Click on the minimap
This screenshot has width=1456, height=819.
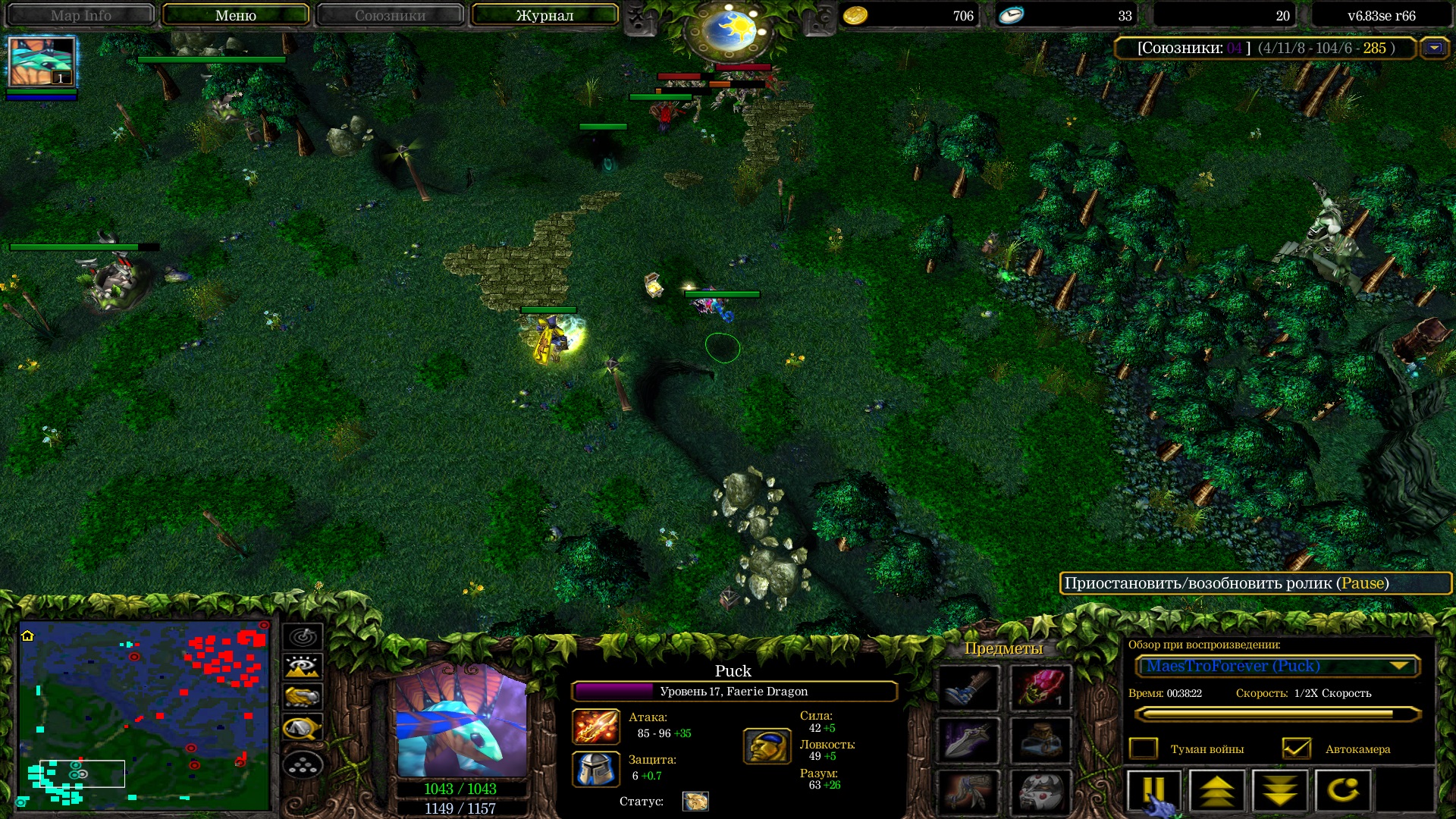pos(144,714)
